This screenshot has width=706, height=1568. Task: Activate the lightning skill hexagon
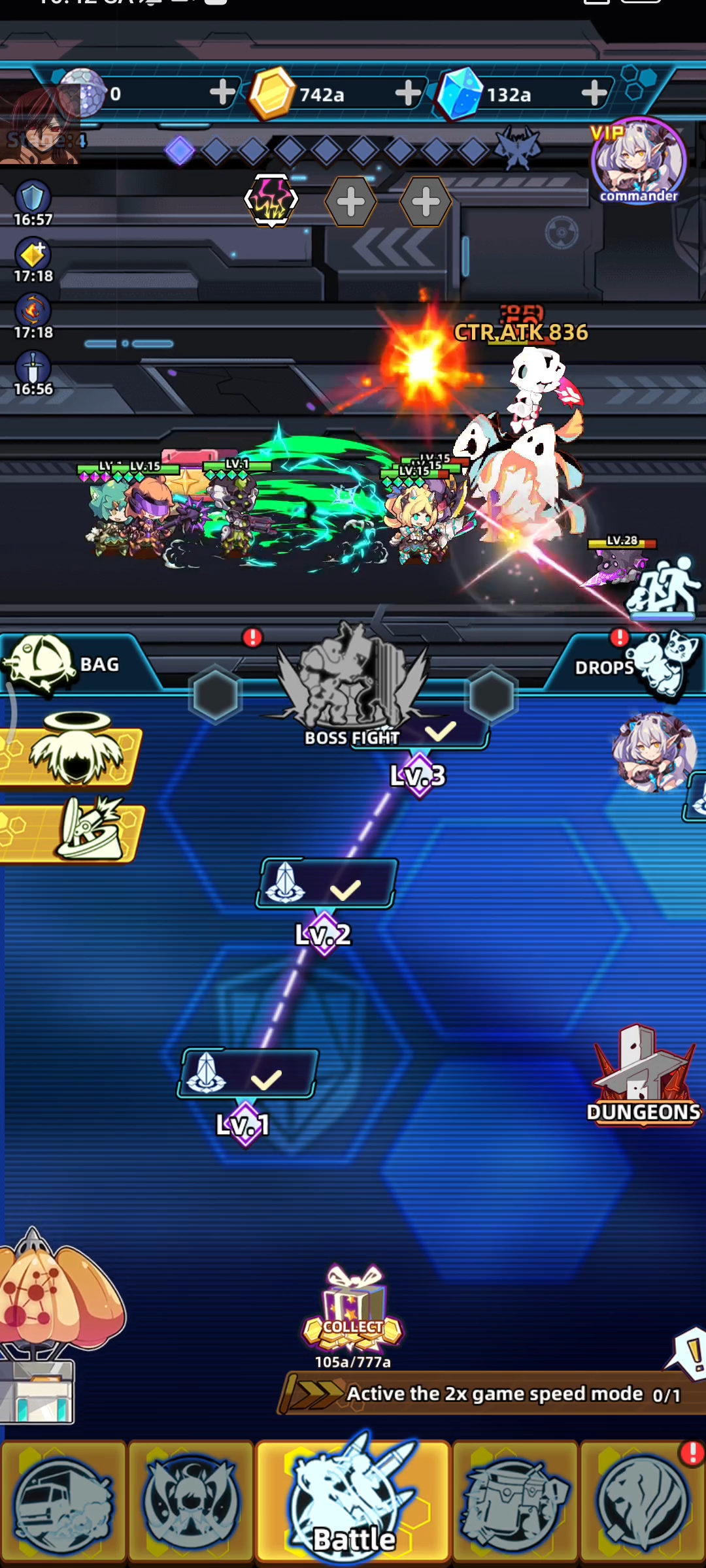point(271,200)
